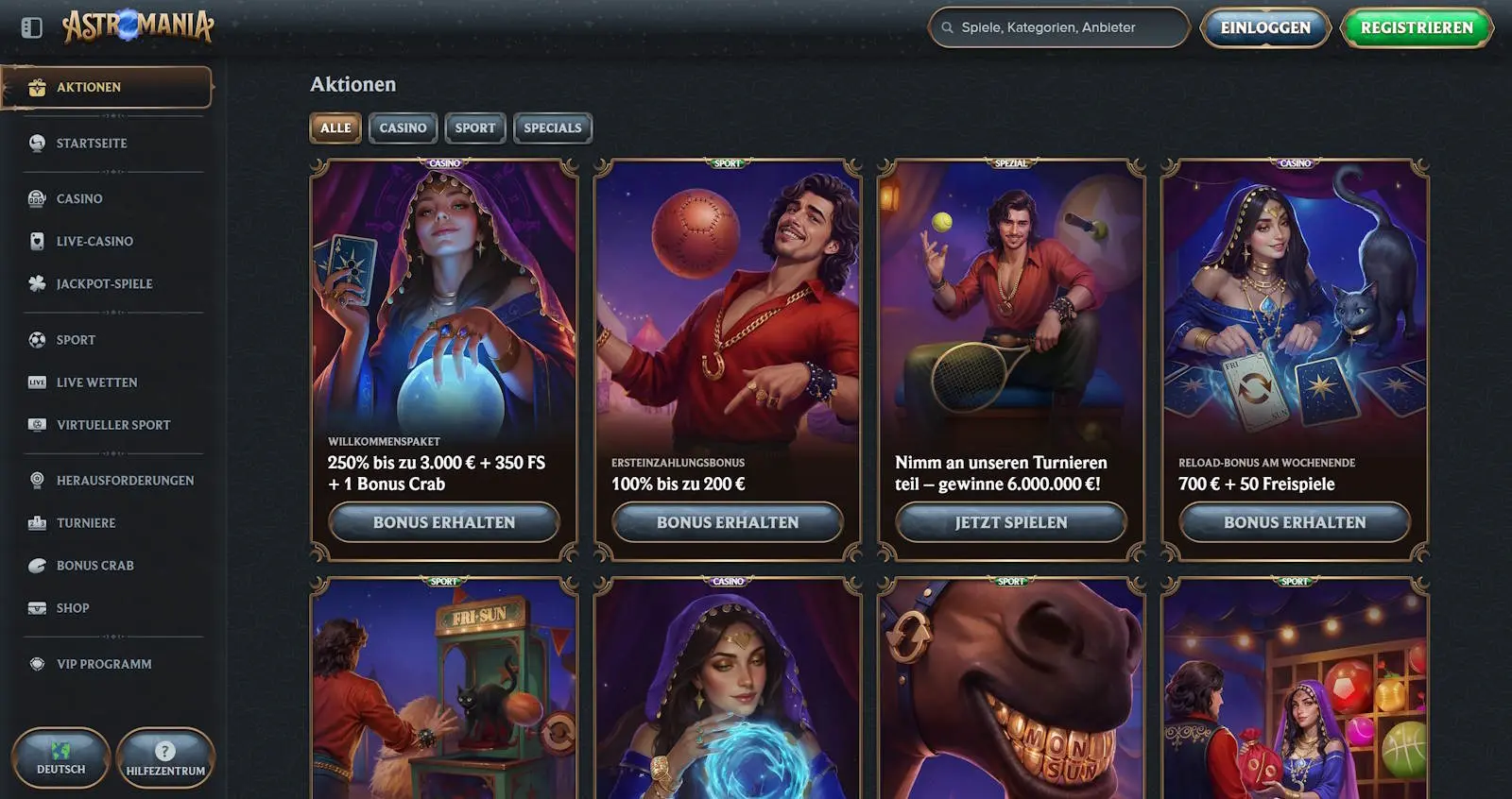The image size is (1512, 799).
Task: Click the green Registrieren button
Action: tap(1416, 27)
